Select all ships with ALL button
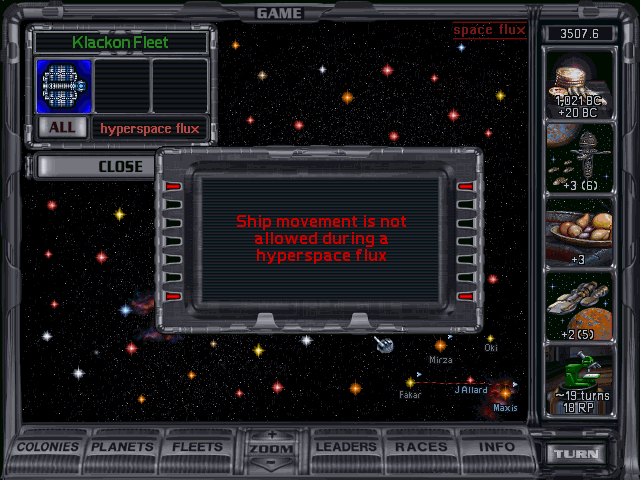This screenshot has height=480, width=640. [61, 128]
